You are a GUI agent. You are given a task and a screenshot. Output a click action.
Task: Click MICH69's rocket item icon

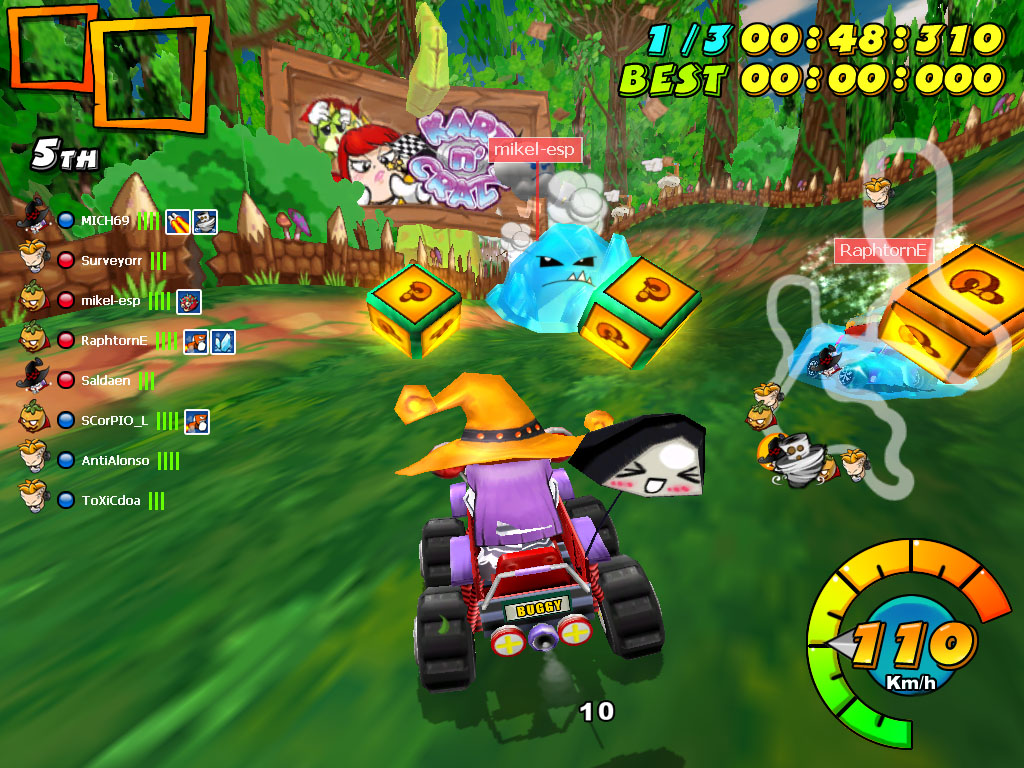click(178, 221)
